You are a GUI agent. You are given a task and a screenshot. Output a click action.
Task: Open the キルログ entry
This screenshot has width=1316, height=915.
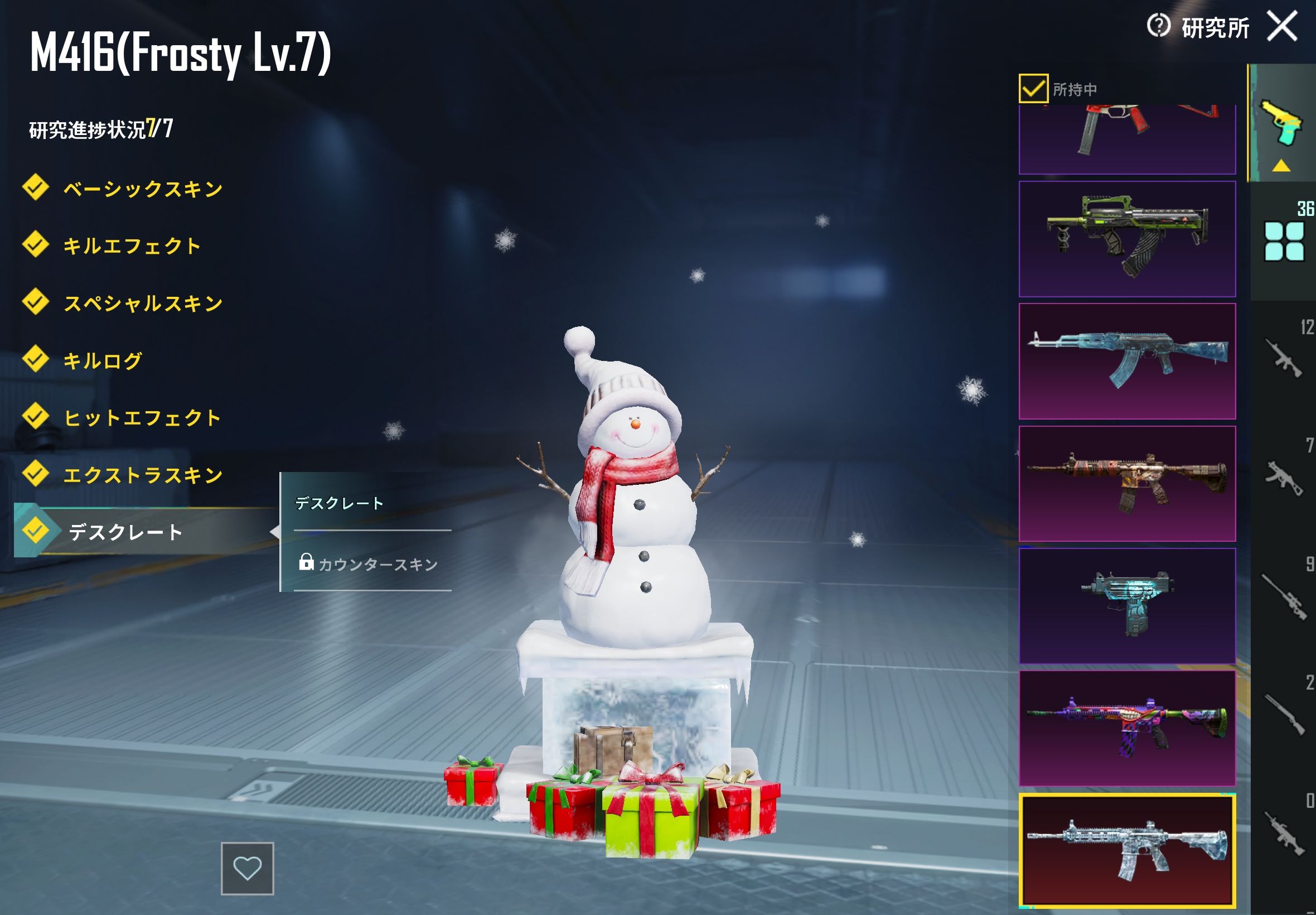[102, 360]
